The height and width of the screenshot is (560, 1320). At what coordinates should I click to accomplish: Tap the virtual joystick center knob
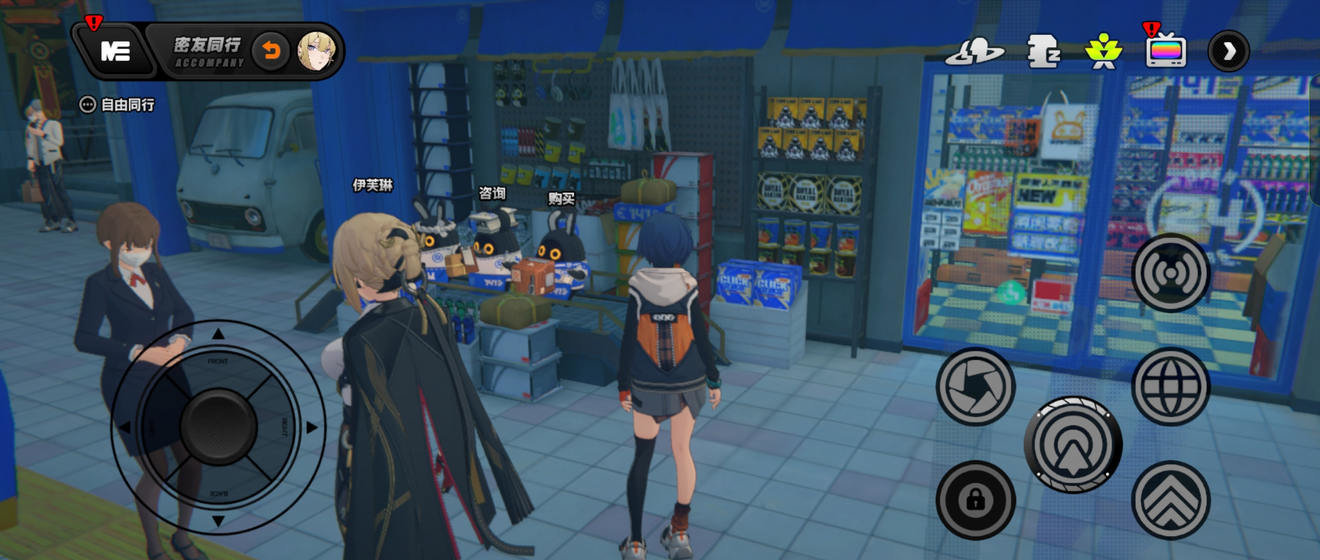(218, 426)
